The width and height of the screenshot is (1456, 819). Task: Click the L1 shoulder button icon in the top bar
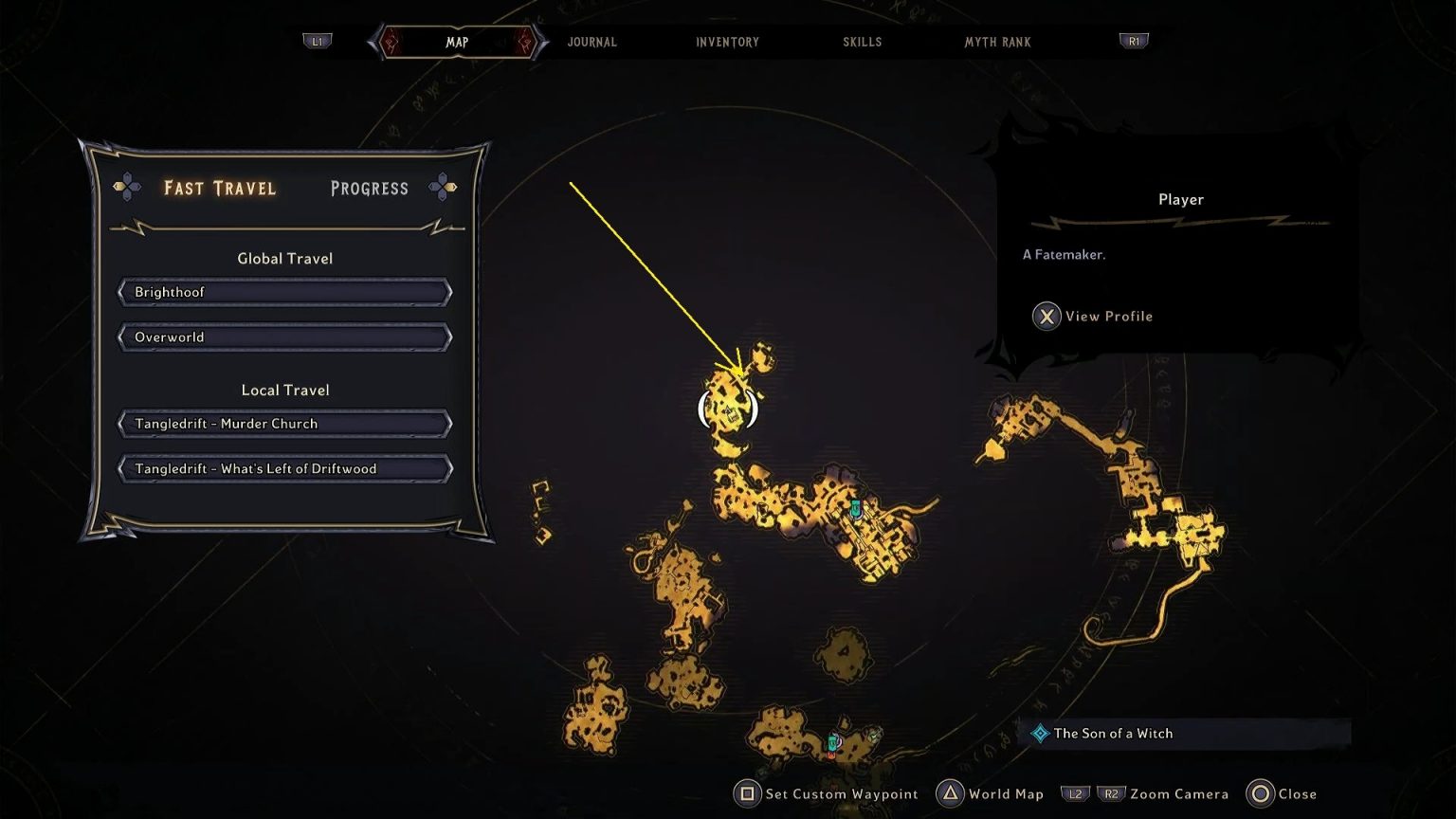317,41
